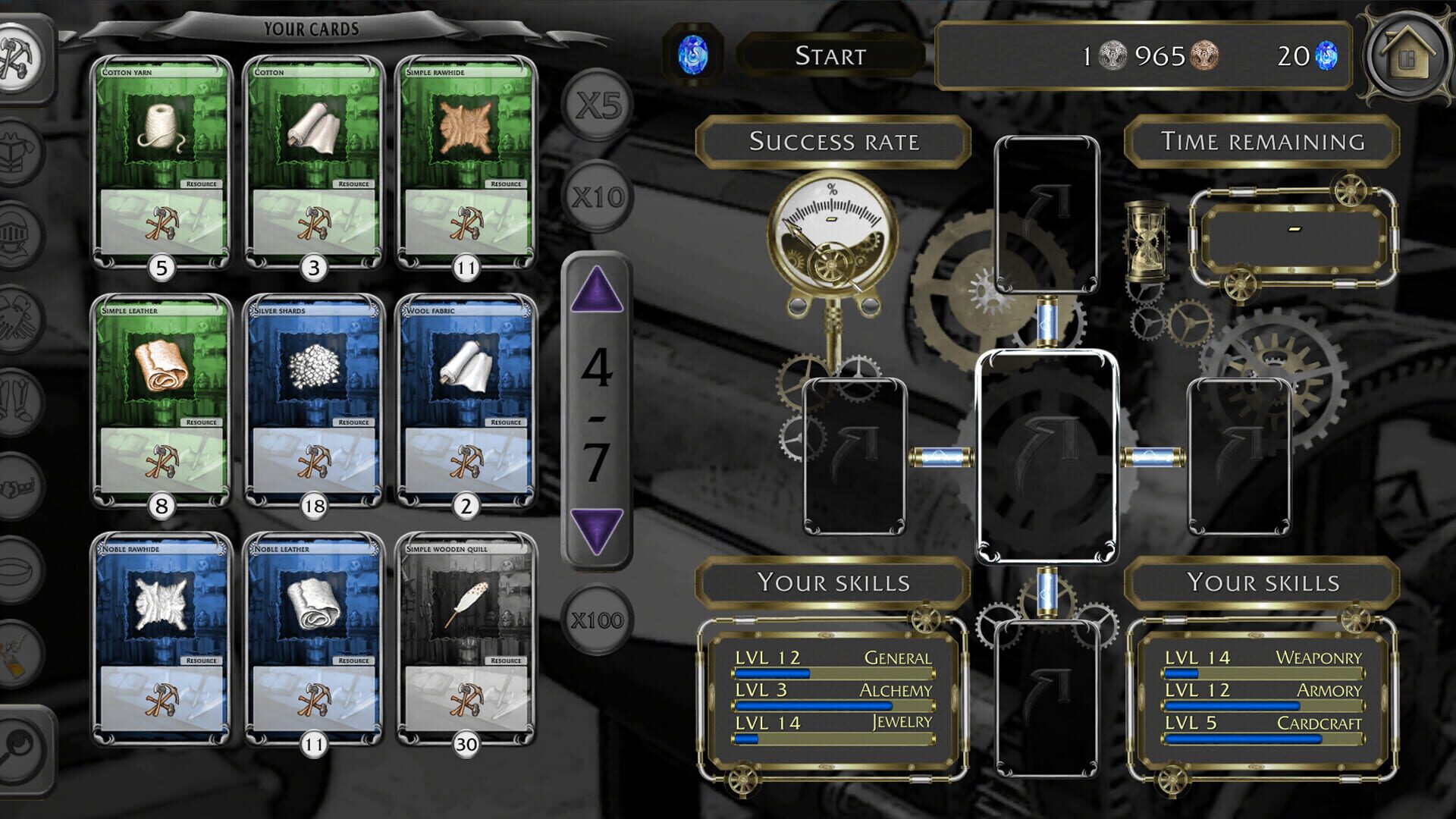Pick the Noble Leather card
The image size is (1456, 819).
click(x=313, y=639)
